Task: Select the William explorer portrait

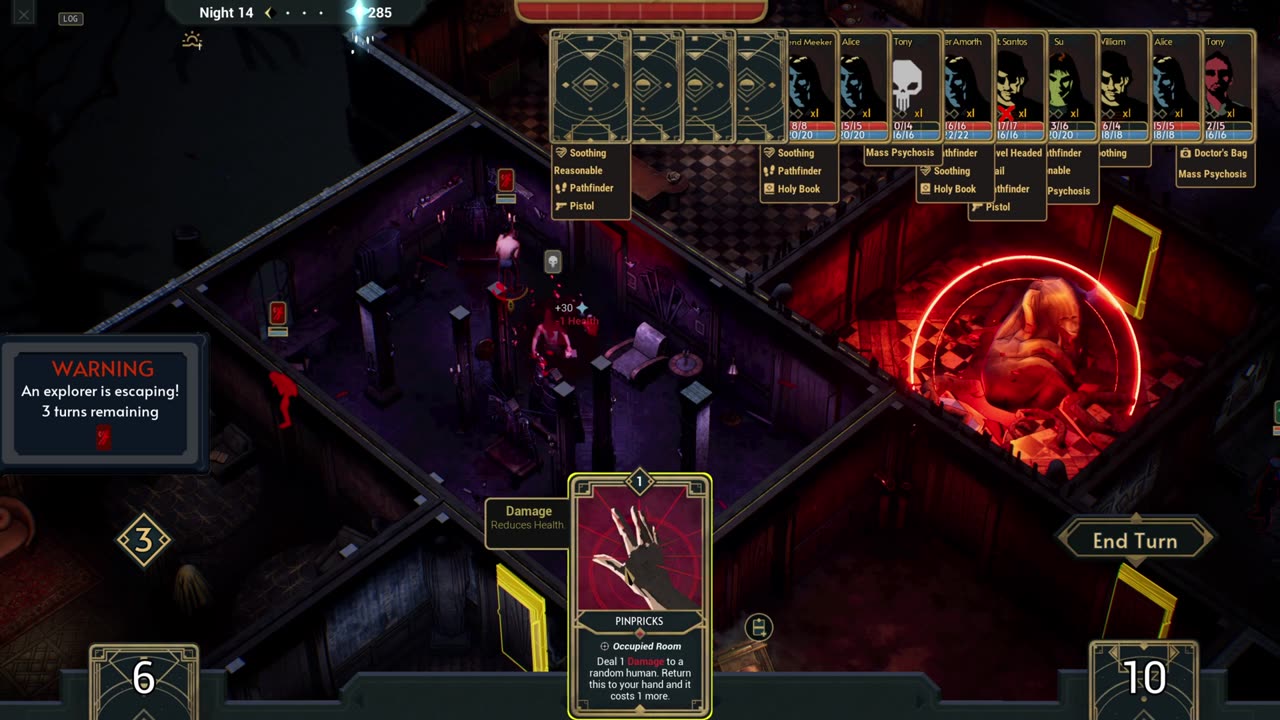Action: 1124,87
